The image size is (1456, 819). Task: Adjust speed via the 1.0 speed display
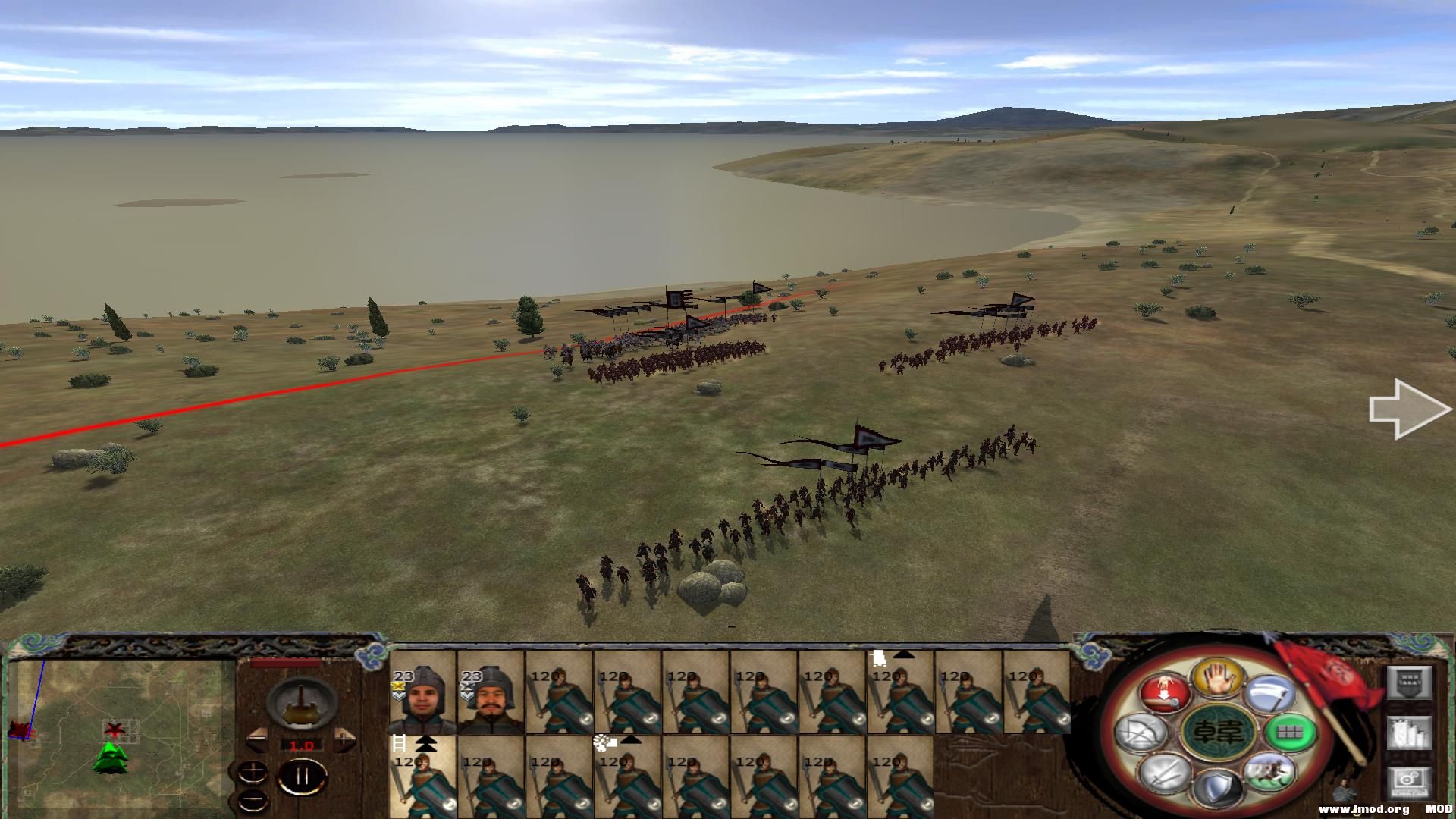302,745
